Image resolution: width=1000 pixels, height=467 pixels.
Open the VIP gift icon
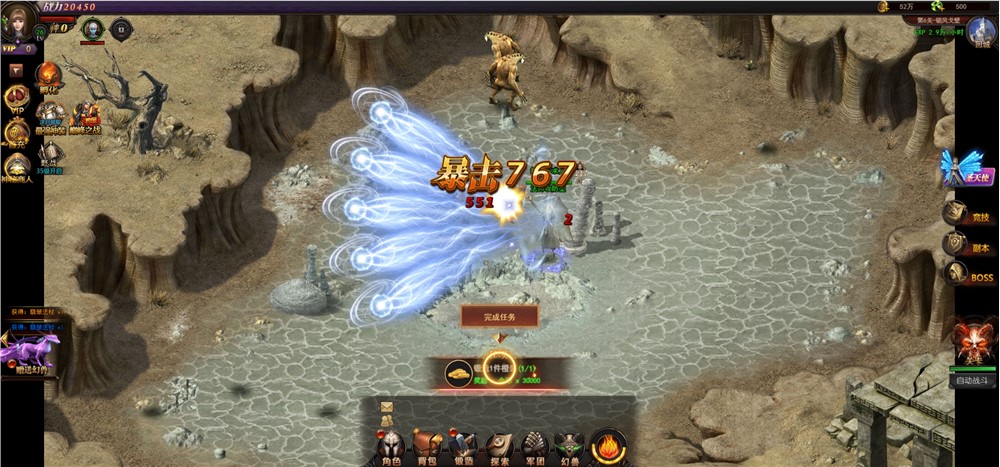point(16,98)
